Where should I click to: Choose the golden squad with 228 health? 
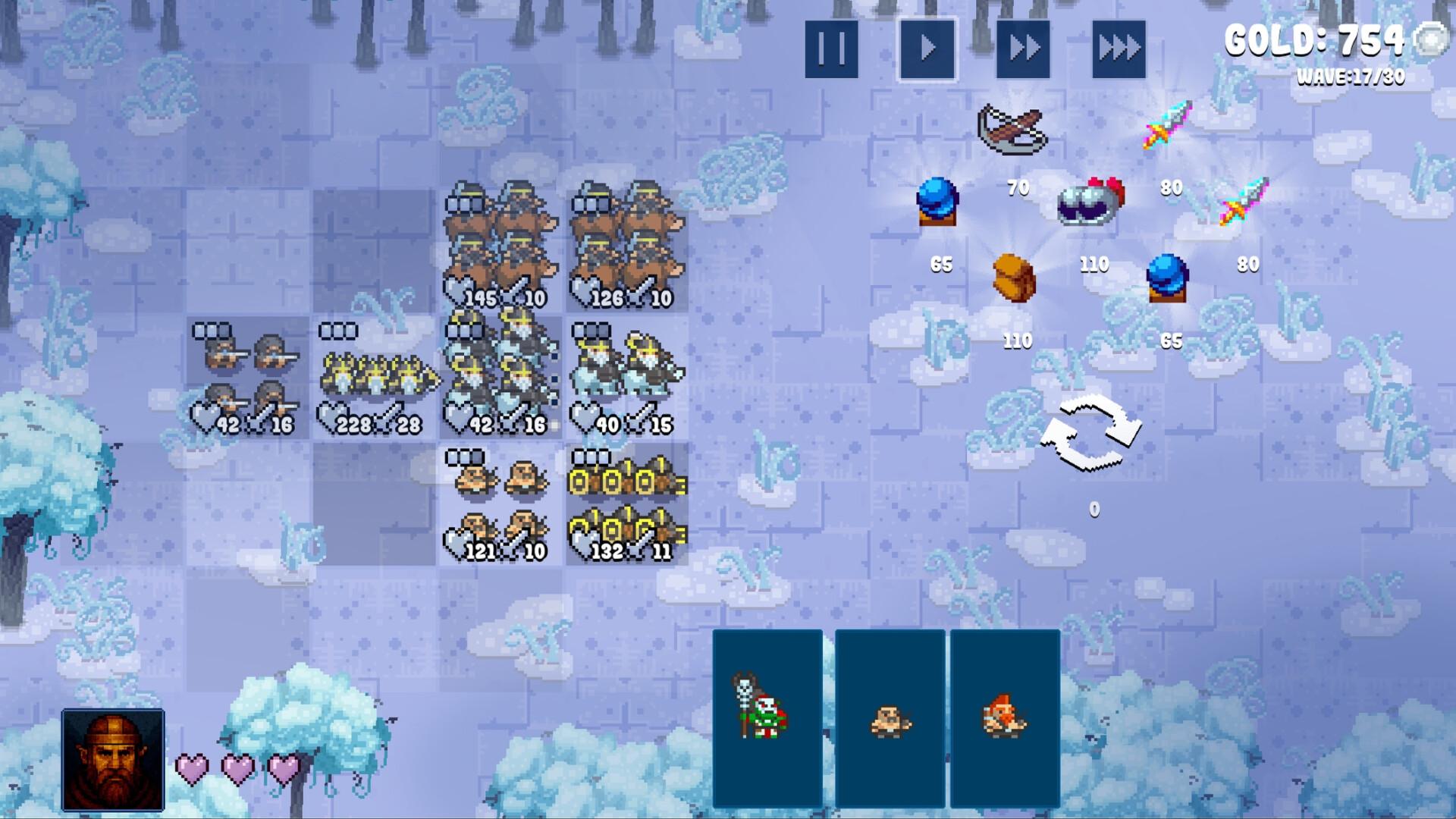pyautogui.click(x=375, y=377)
